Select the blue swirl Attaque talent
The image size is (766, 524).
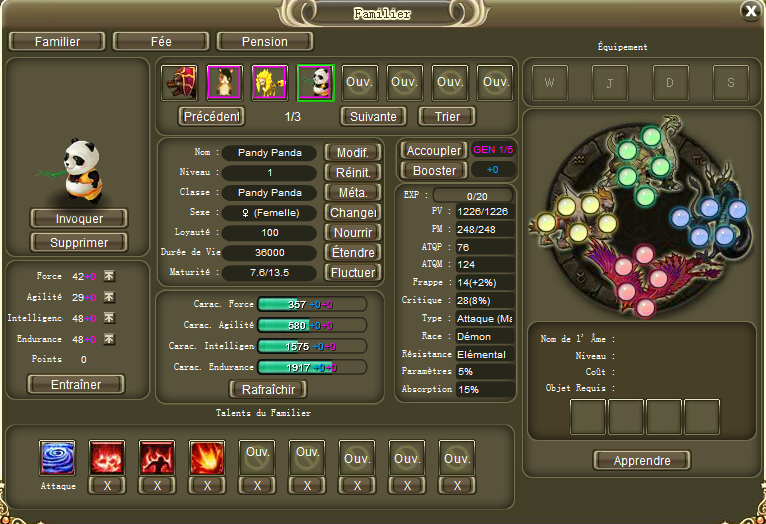[x=57, y=458]
